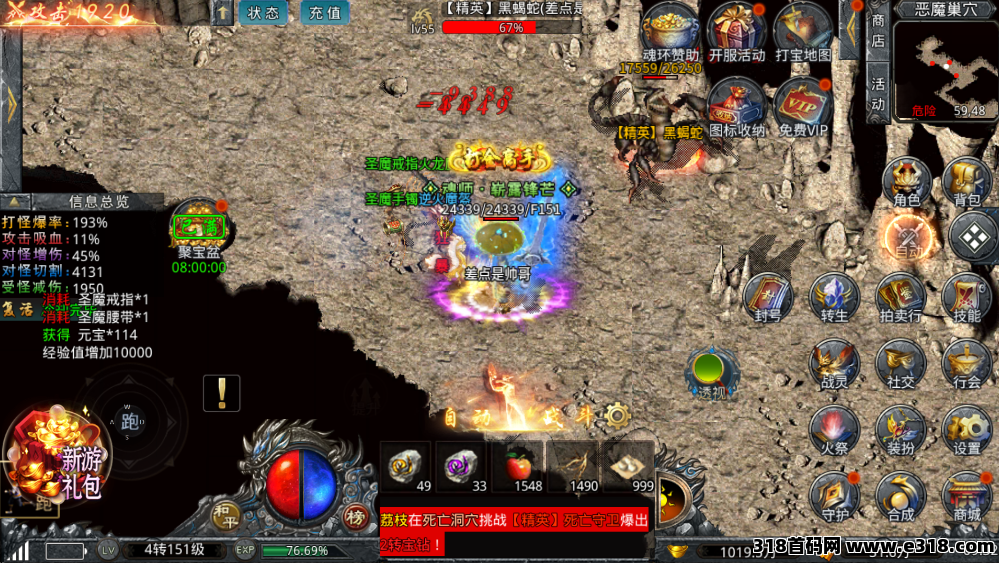Open the 角色 character sheet
The height and width of the screenshot is (563, 999).
pos(906,183)
